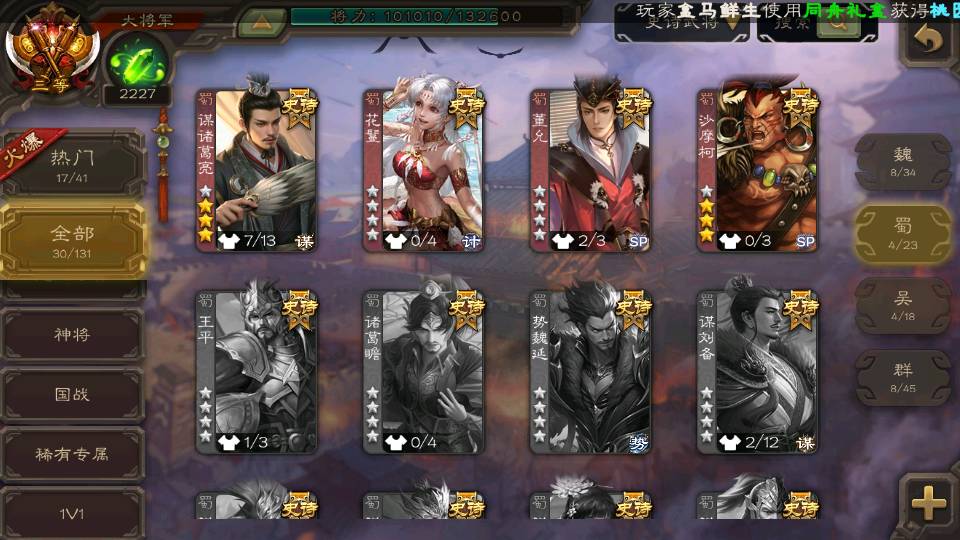This screenshot has height=540, width=960.
Task: Switch to the 1V1 category
Action: tap(72, 513)
